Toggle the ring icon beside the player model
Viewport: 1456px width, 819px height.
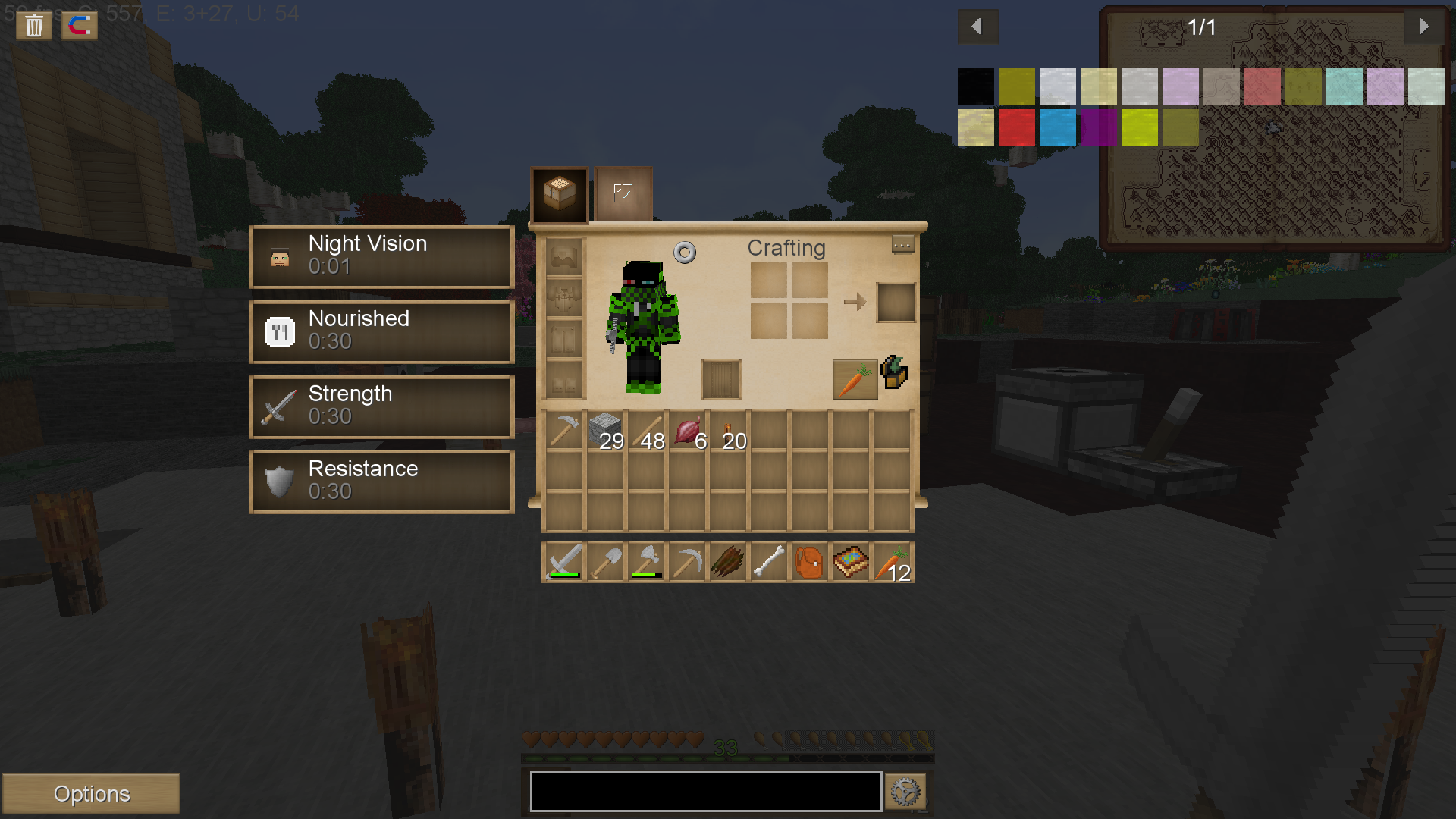pos(685,251)
